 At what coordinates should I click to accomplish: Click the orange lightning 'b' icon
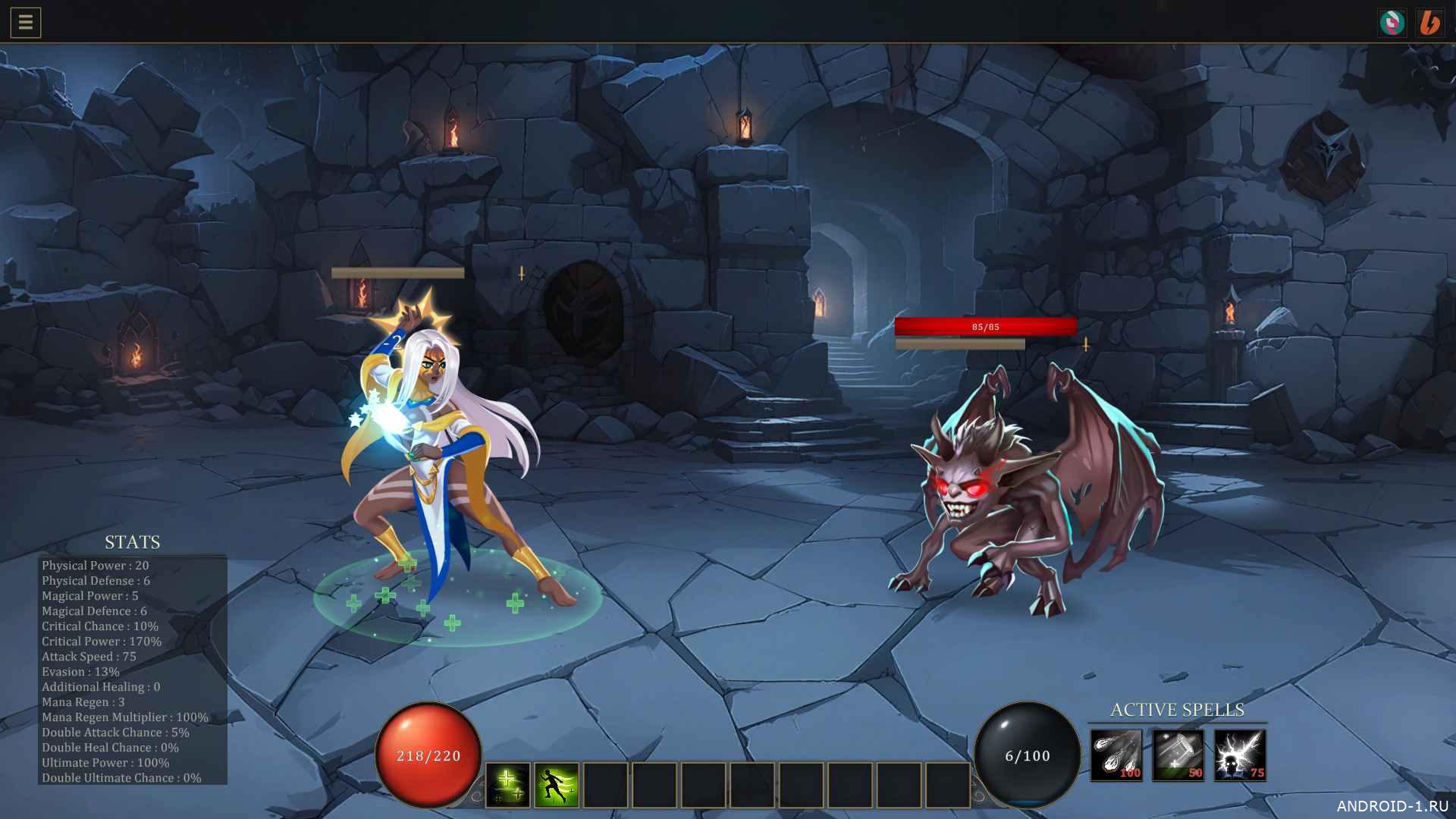pos(1429,23)
